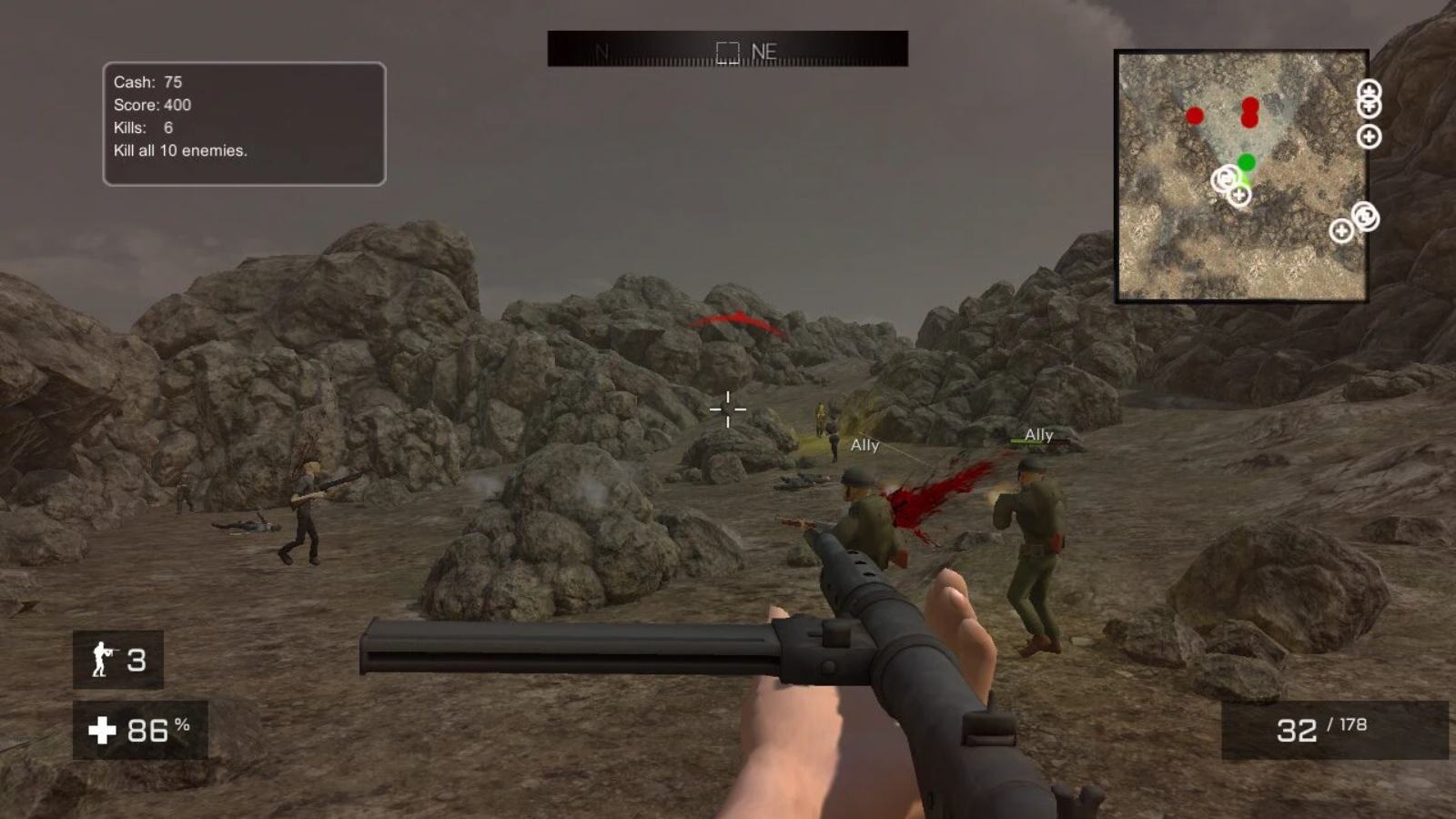
Task: Click the health cross icon showing 86%
Action: (x=103, y=727)
